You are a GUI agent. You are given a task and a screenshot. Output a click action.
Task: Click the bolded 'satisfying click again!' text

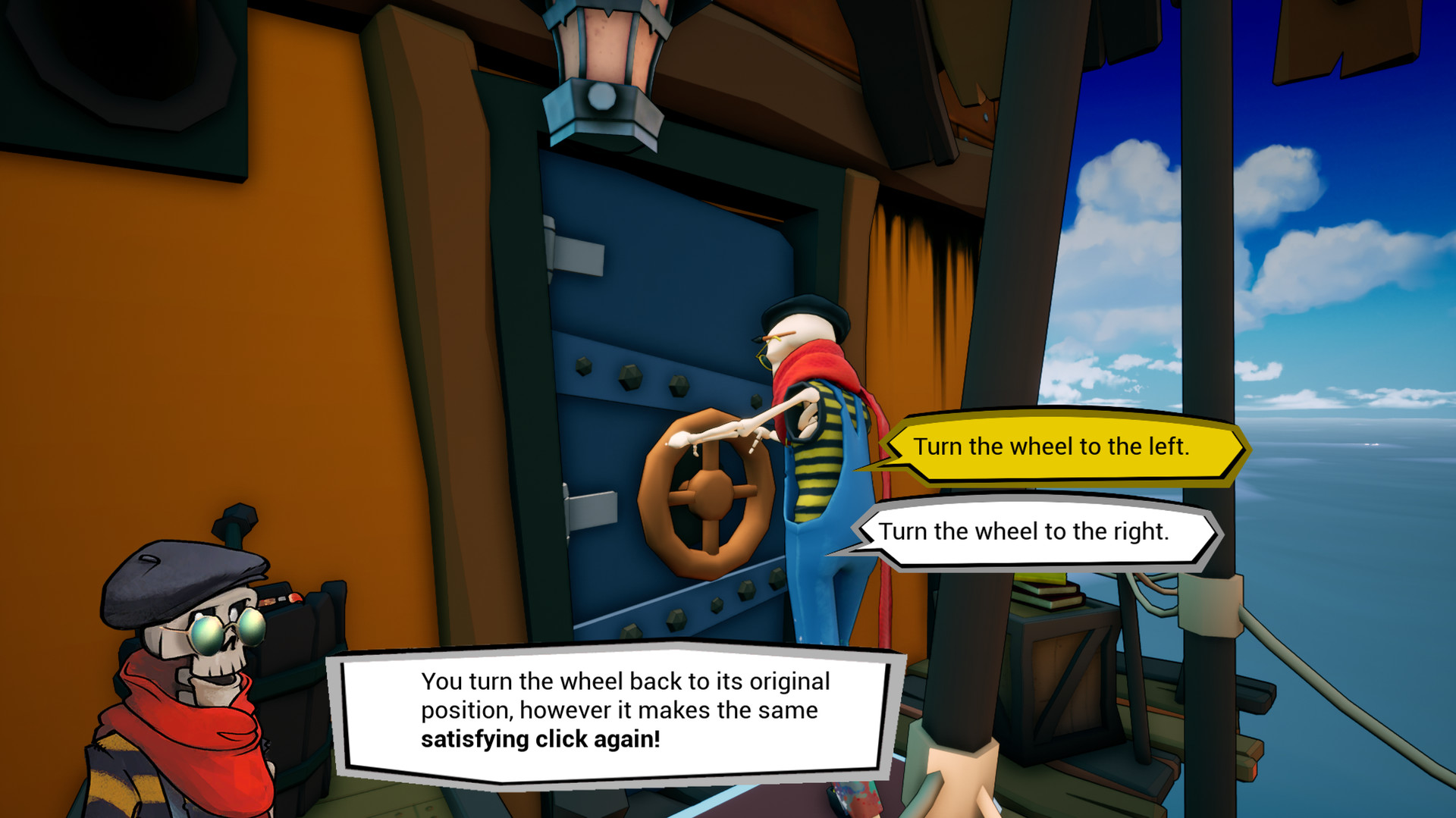point(541,738)
